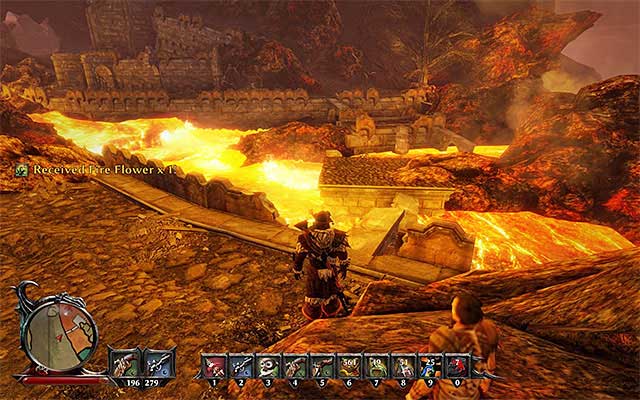Use the item stack in slot 6
This screenshot has height=400, width=640.
tap(350, 365)
